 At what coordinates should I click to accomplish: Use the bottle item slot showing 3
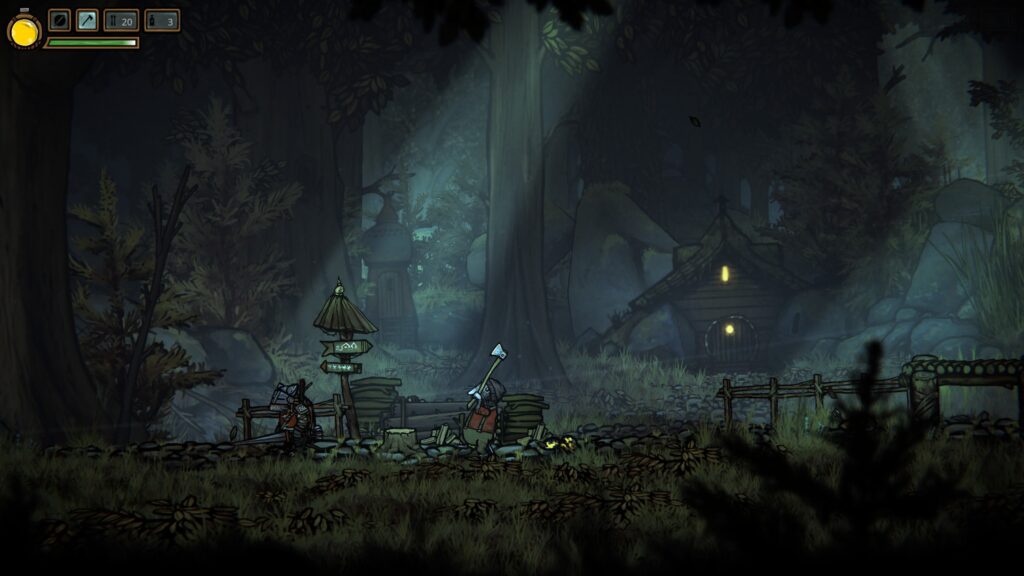coord(162,20)
